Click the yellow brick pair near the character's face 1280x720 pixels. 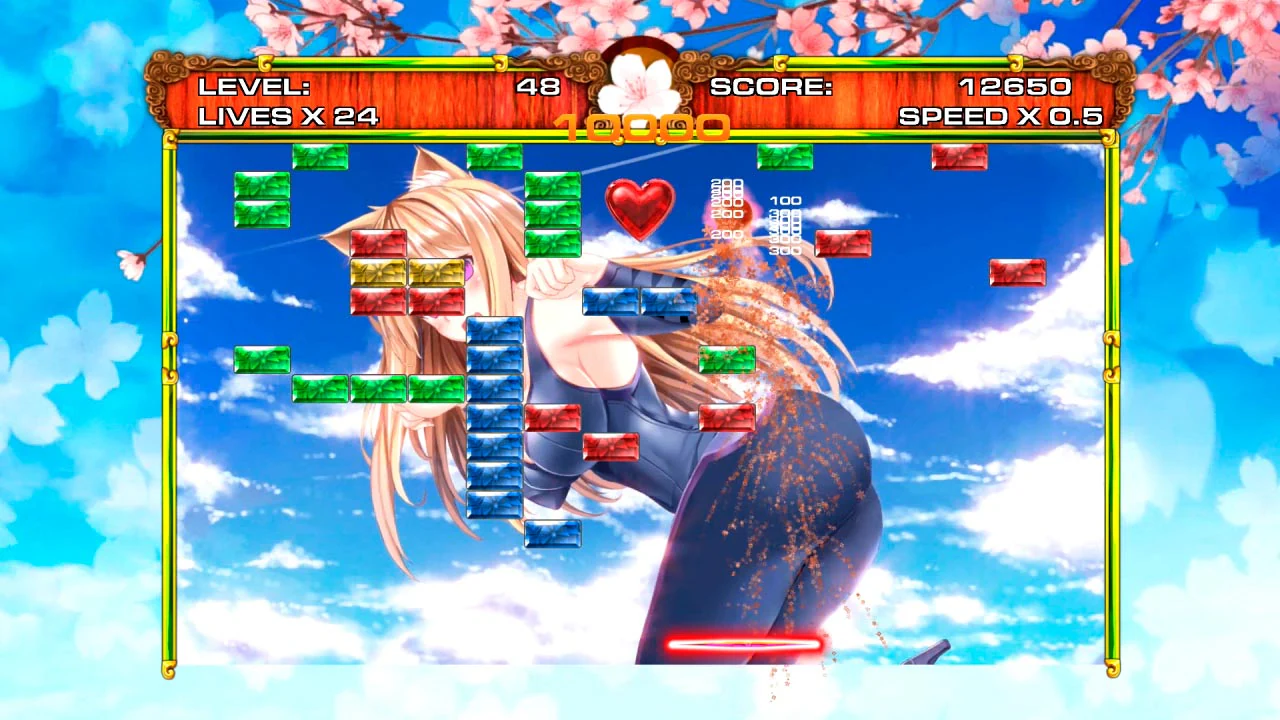coord(407,271)
